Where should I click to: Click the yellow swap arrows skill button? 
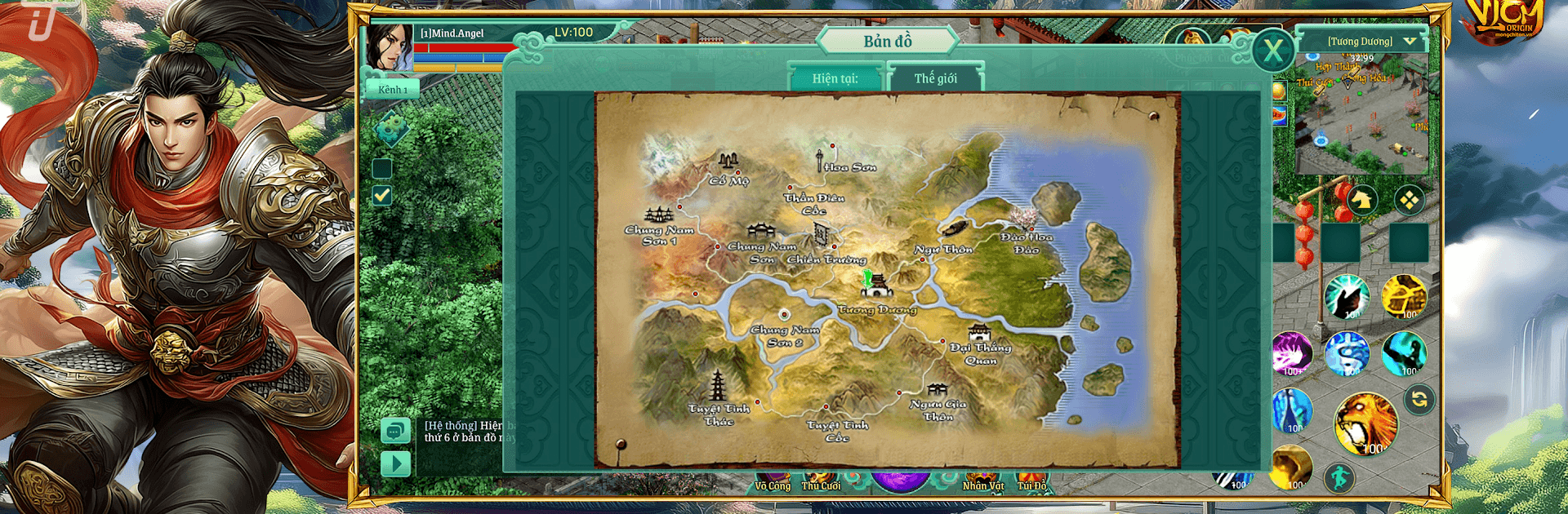click(x=1419, y=399)
